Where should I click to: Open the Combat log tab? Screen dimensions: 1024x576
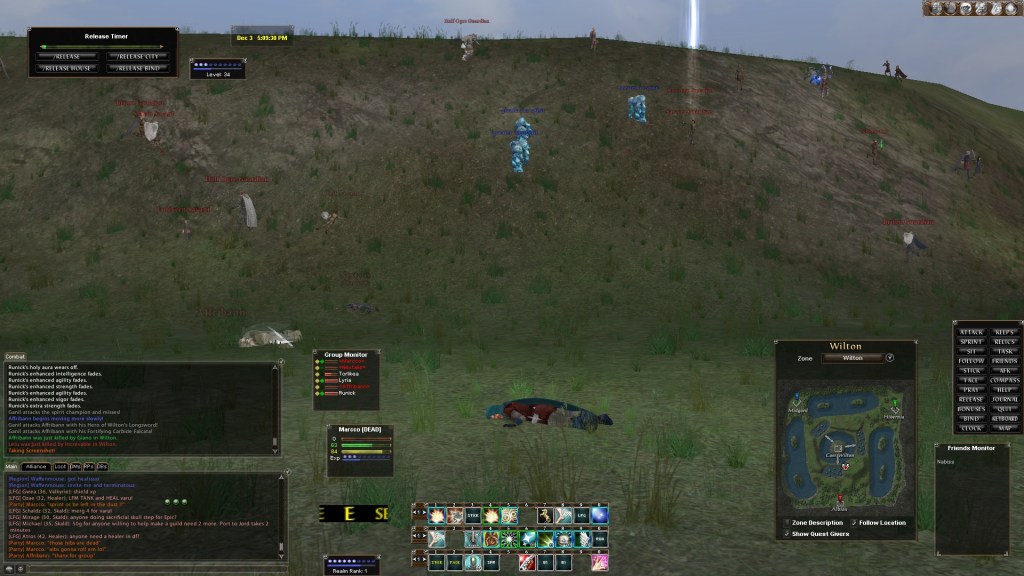click(x=15, y=356)
